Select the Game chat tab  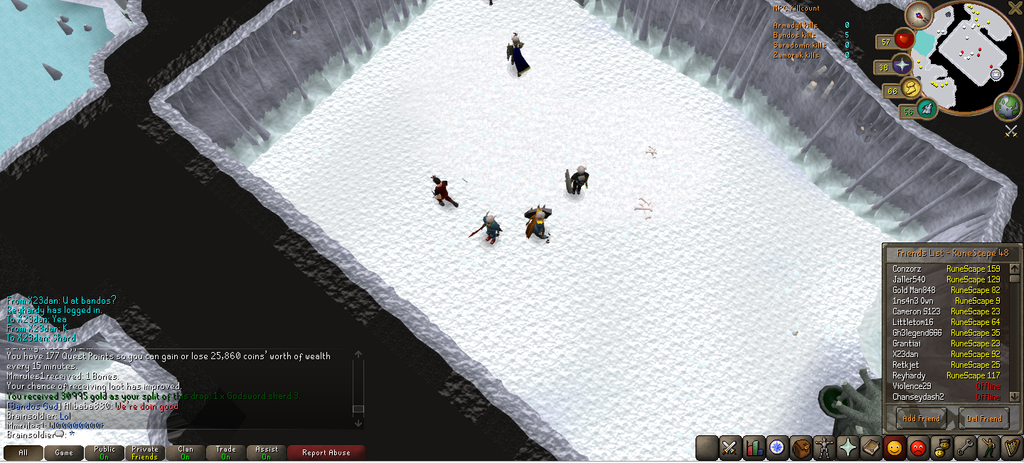click(x=63, y=452)
